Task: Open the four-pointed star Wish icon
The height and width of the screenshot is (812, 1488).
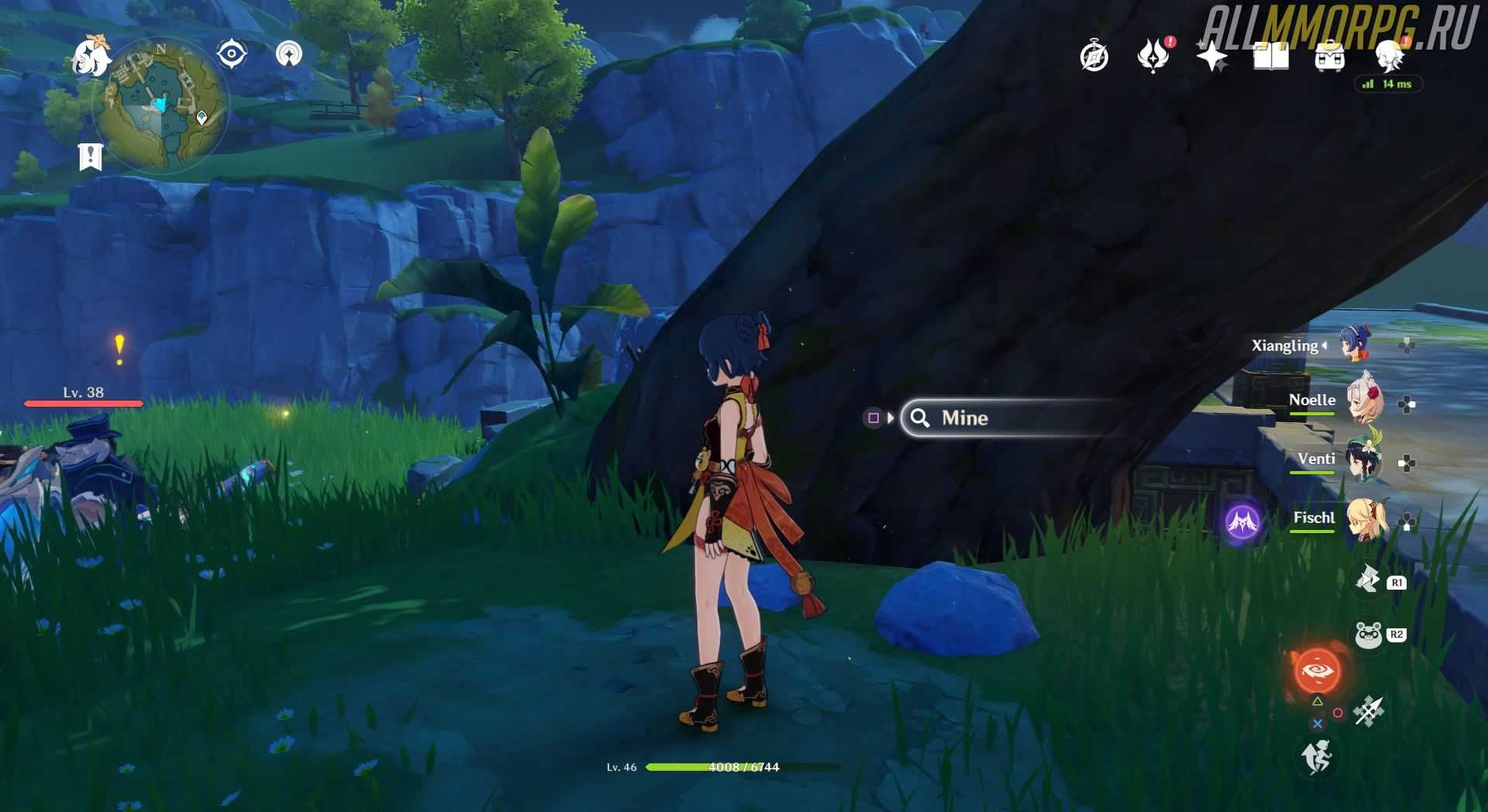Action: 1211,57
